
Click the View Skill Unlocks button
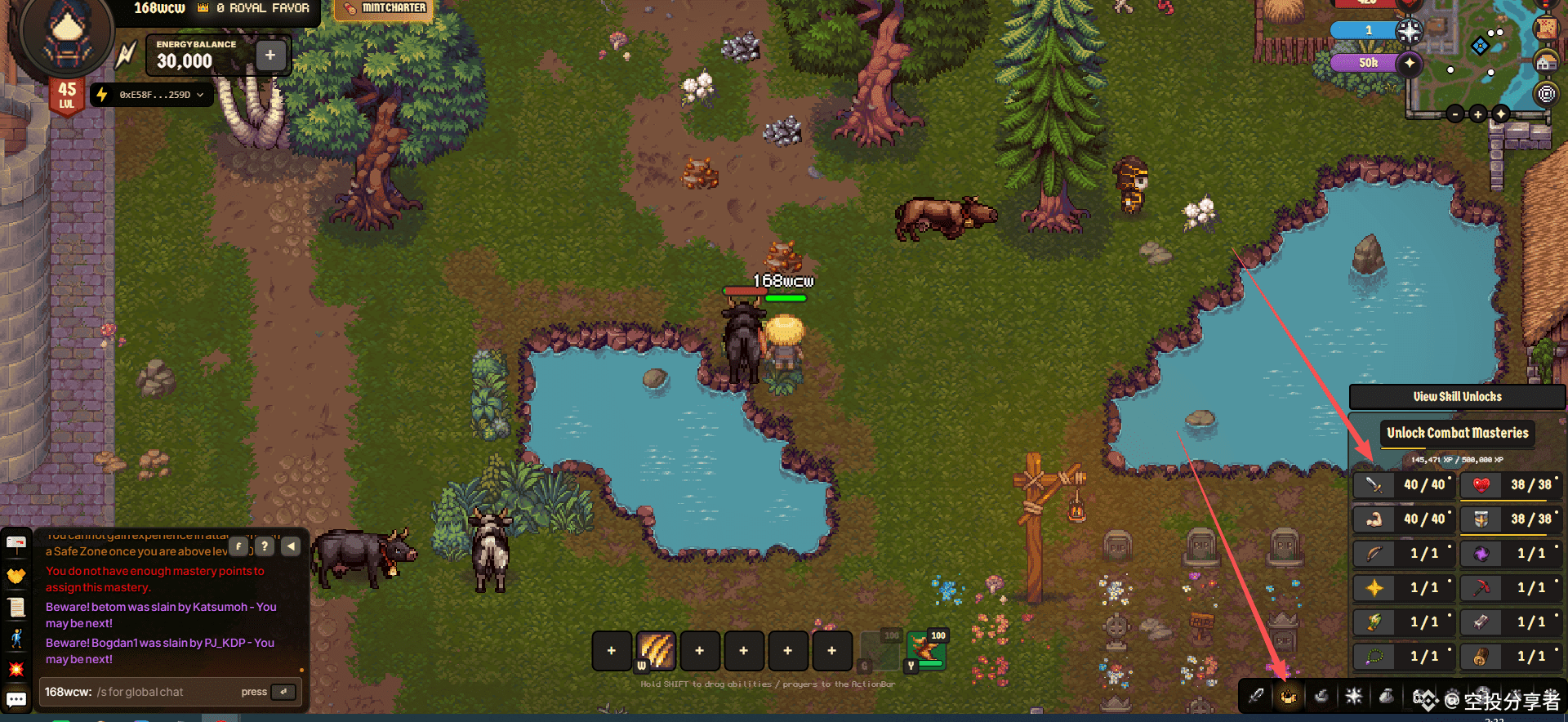[1457, 397]
